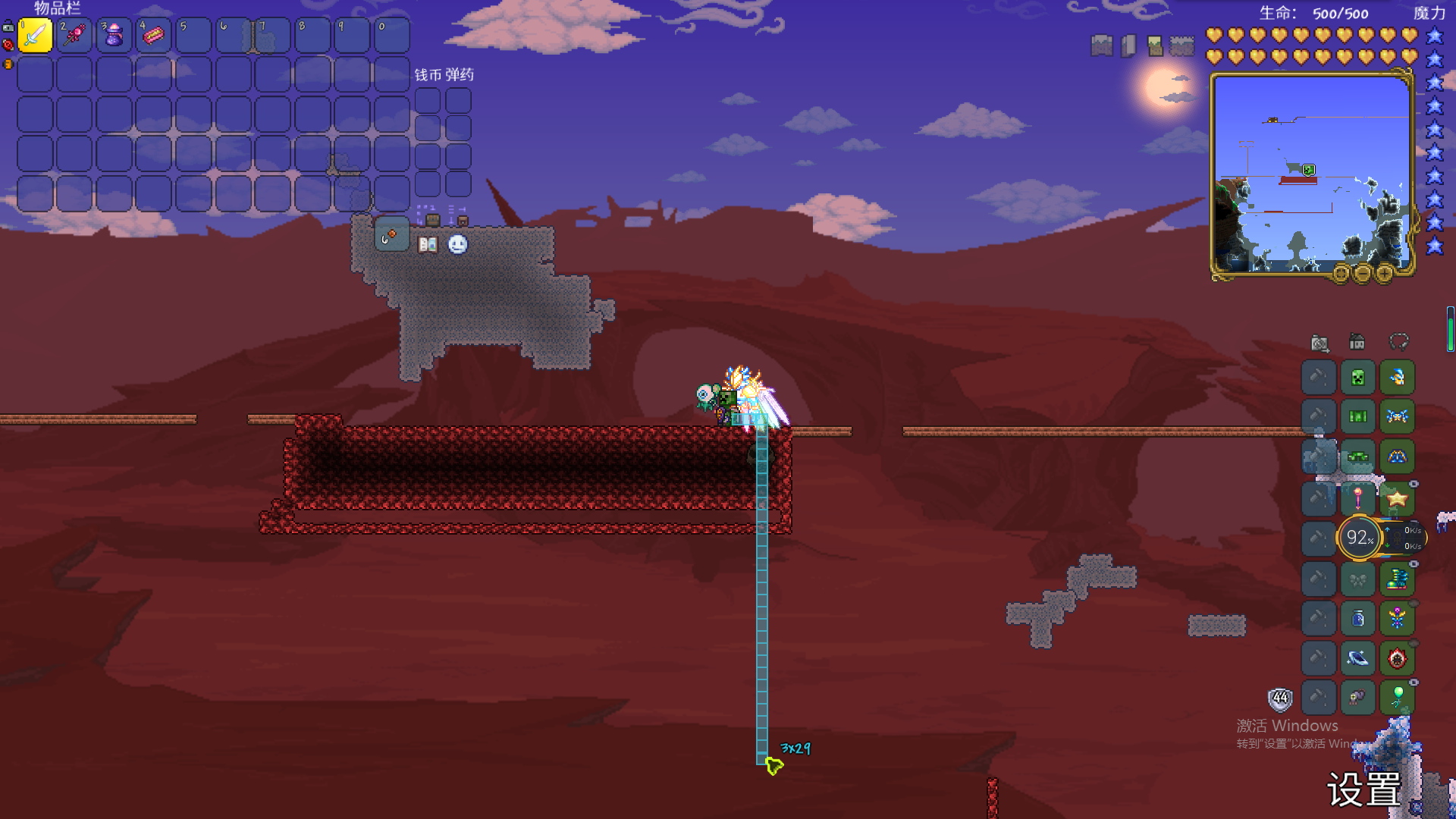
Task: Zoom in the minimap with plus button
Action: [x=1384, y=274]
